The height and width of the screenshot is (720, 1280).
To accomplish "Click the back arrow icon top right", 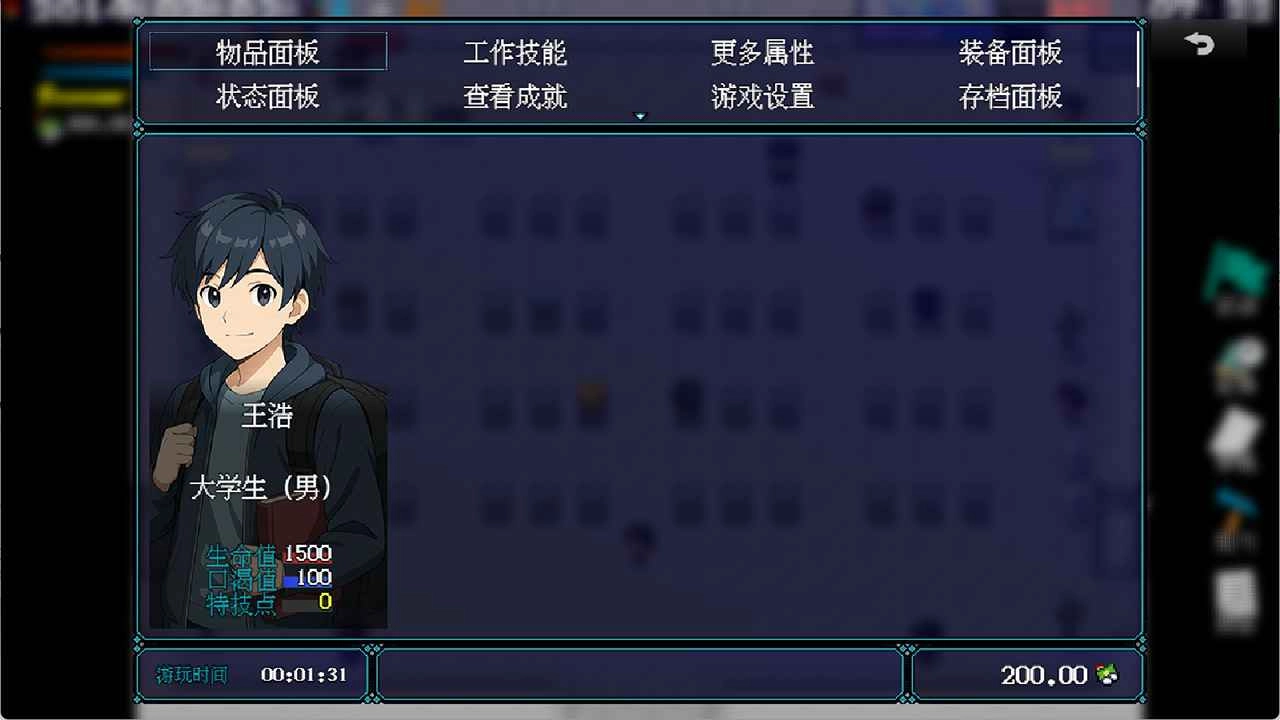I will click(1200, 45).
